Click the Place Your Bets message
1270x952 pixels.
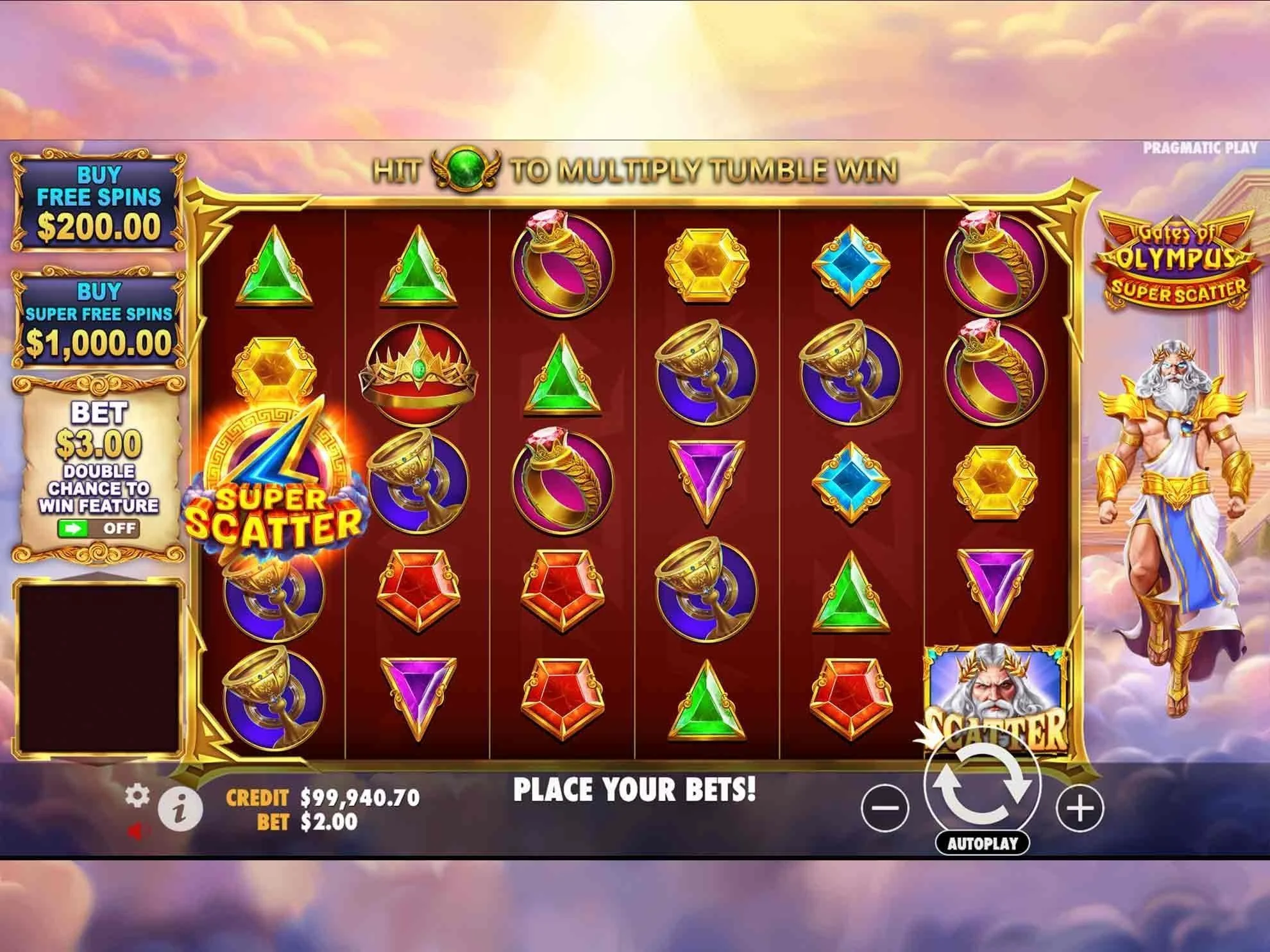click(x=635, y=790)
